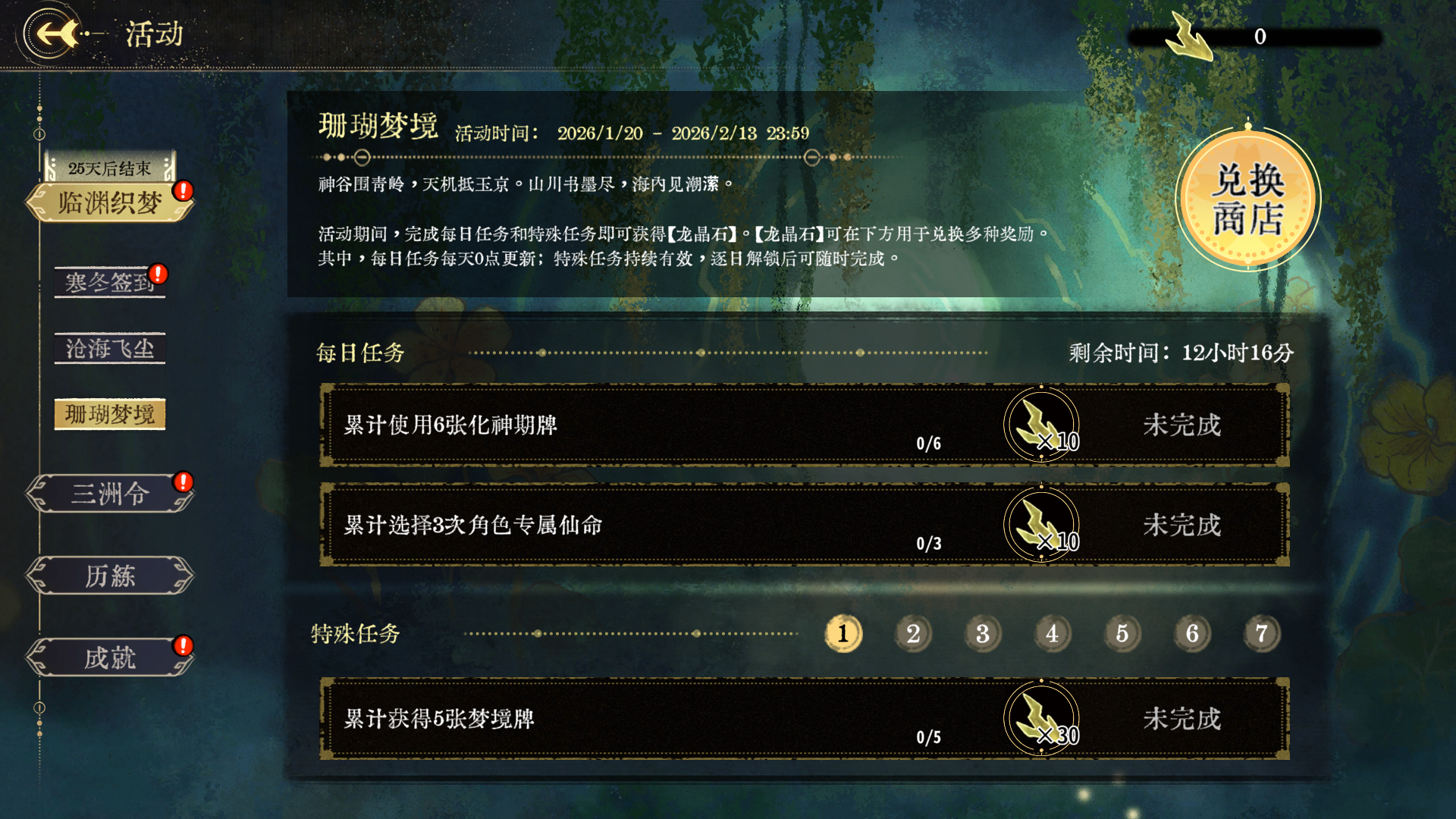
Task: Select day 1 on the special task tracker
Action: click(843, 634)
